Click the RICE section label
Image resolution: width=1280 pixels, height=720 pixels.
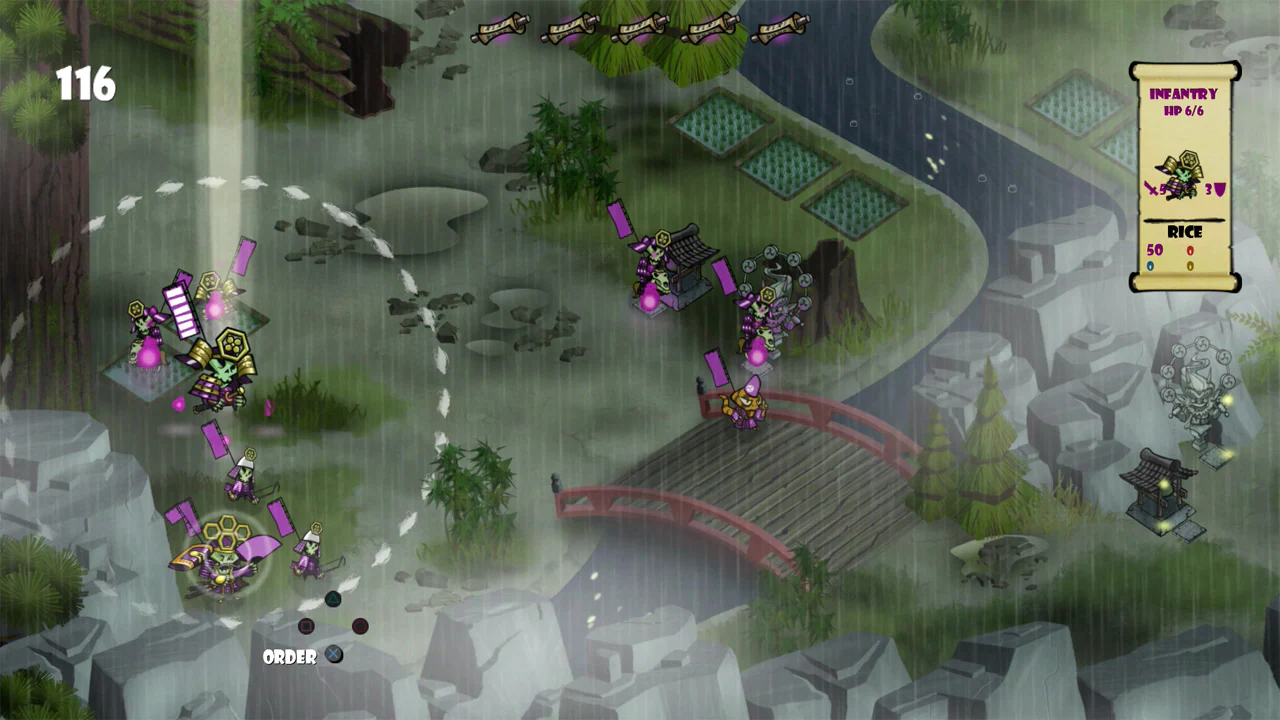(1184, 231)
